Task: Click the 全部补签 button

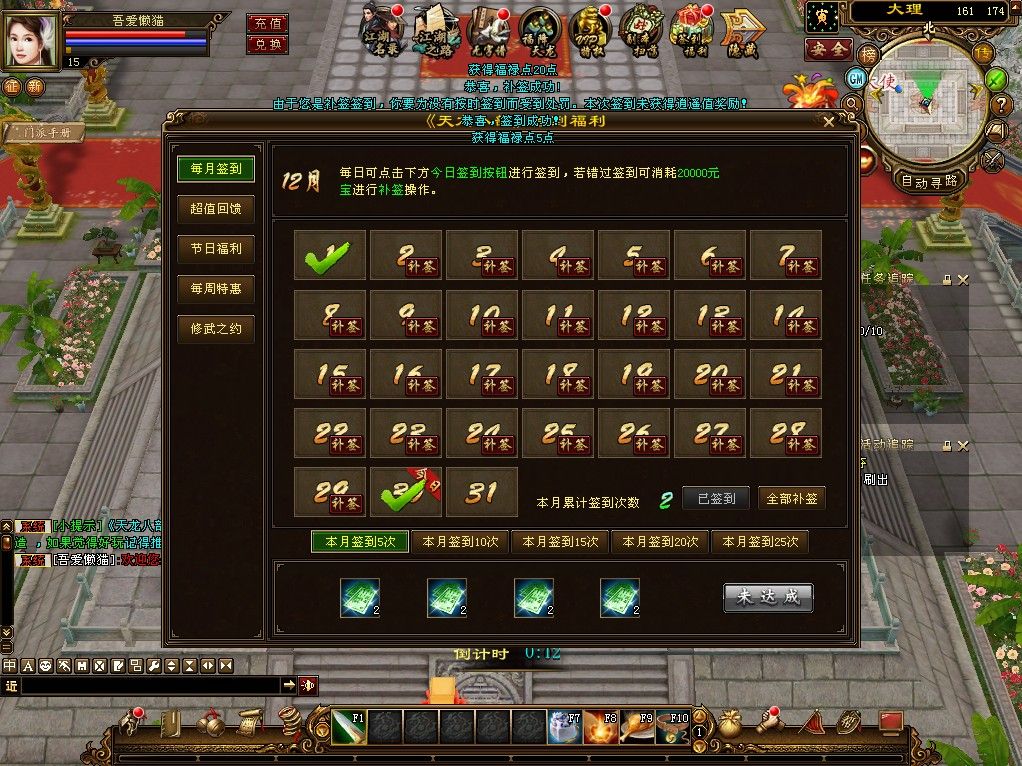Action: [x=791, y=498]
